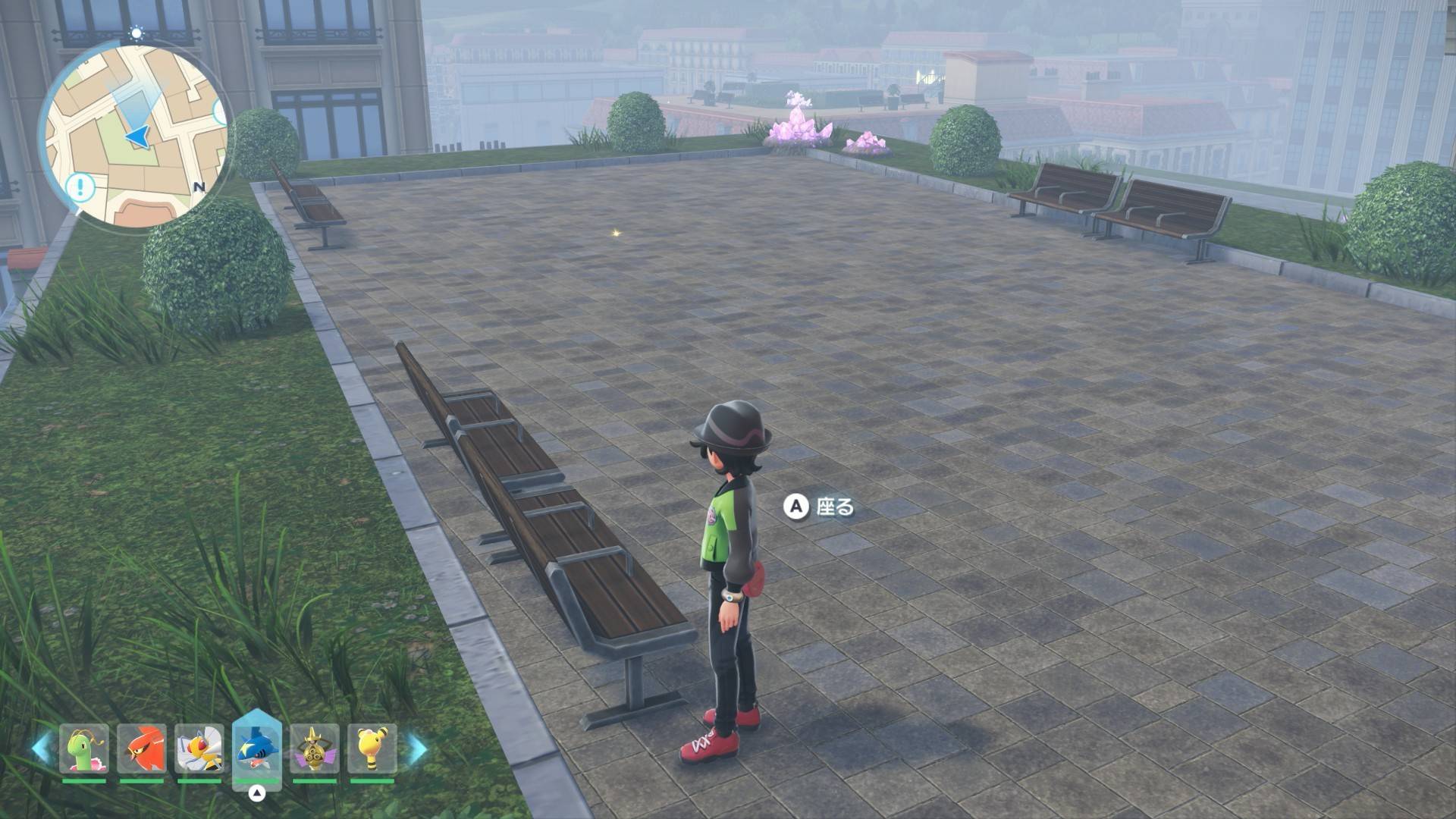Select the exclamation mark marker on minimap

coord(80,187)
